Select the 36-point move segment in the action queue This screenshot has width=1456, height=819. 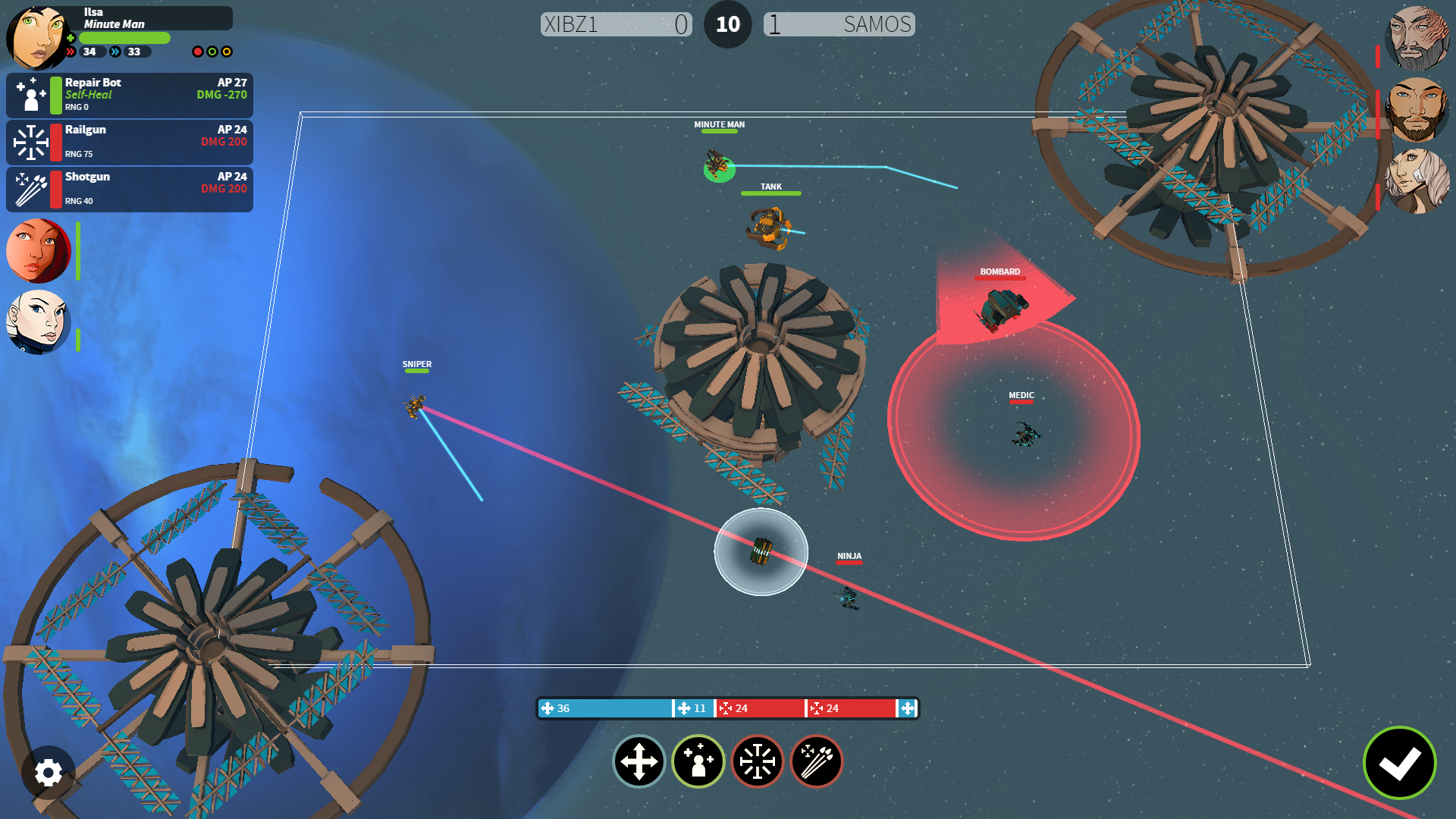coord(605,708)
